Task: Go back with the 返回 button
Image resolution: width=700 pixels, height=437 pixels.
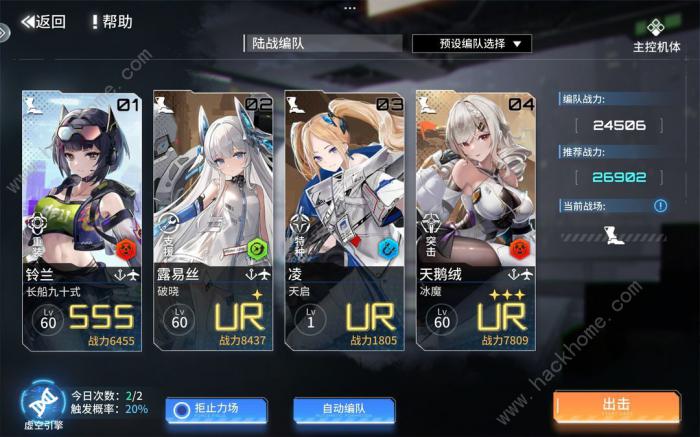Action: coord(43,21)
